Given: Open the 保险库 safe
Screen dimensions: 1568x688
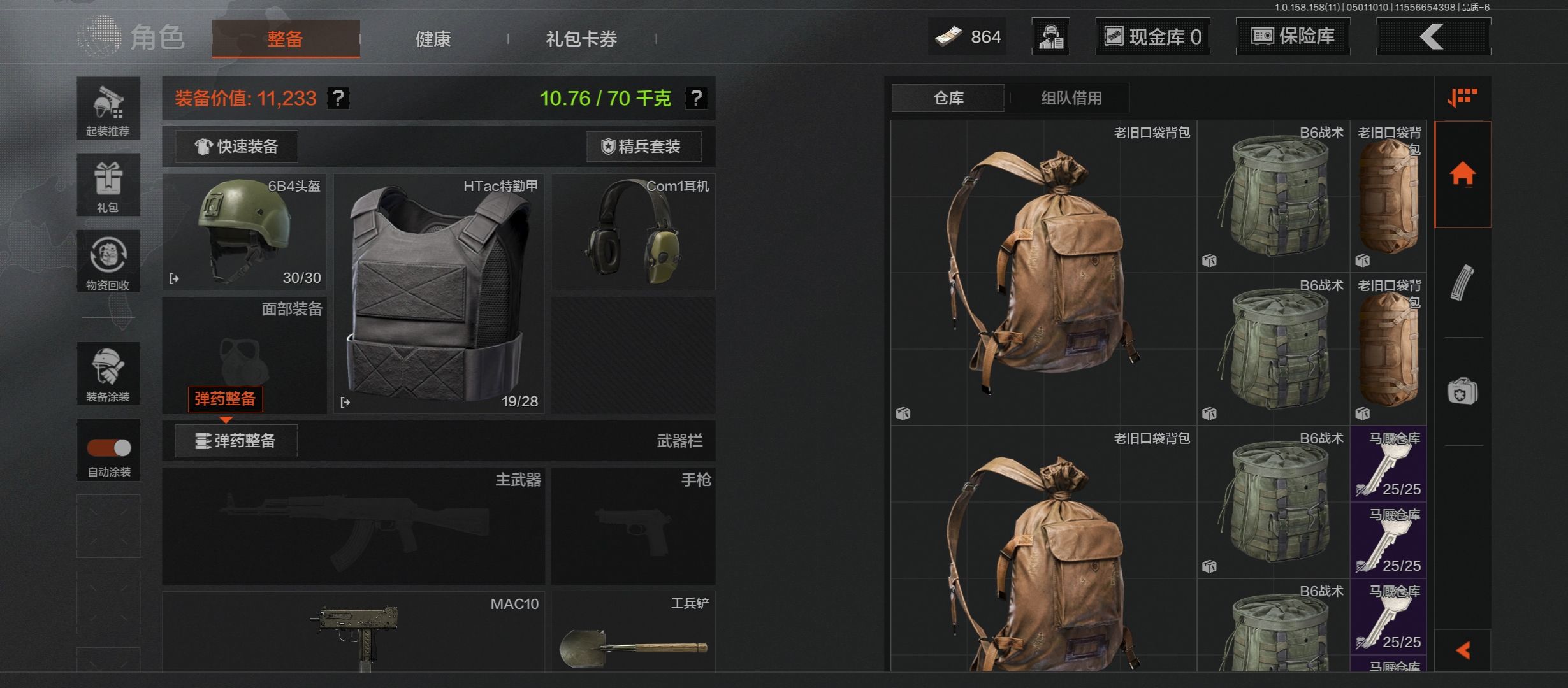Looking at the screenshot, I should pyautogui.click(x=1293, y=36).
